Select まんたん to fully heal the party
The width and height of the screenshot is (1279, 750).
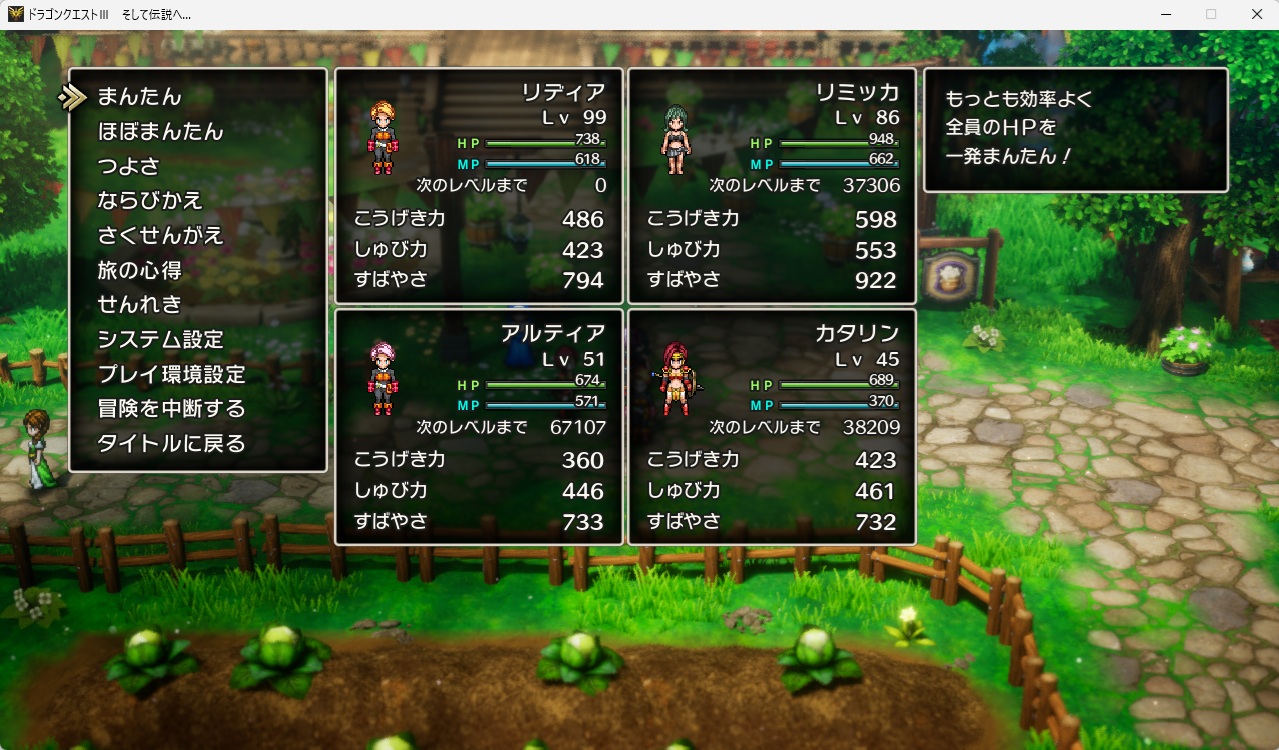click(139, 97)
